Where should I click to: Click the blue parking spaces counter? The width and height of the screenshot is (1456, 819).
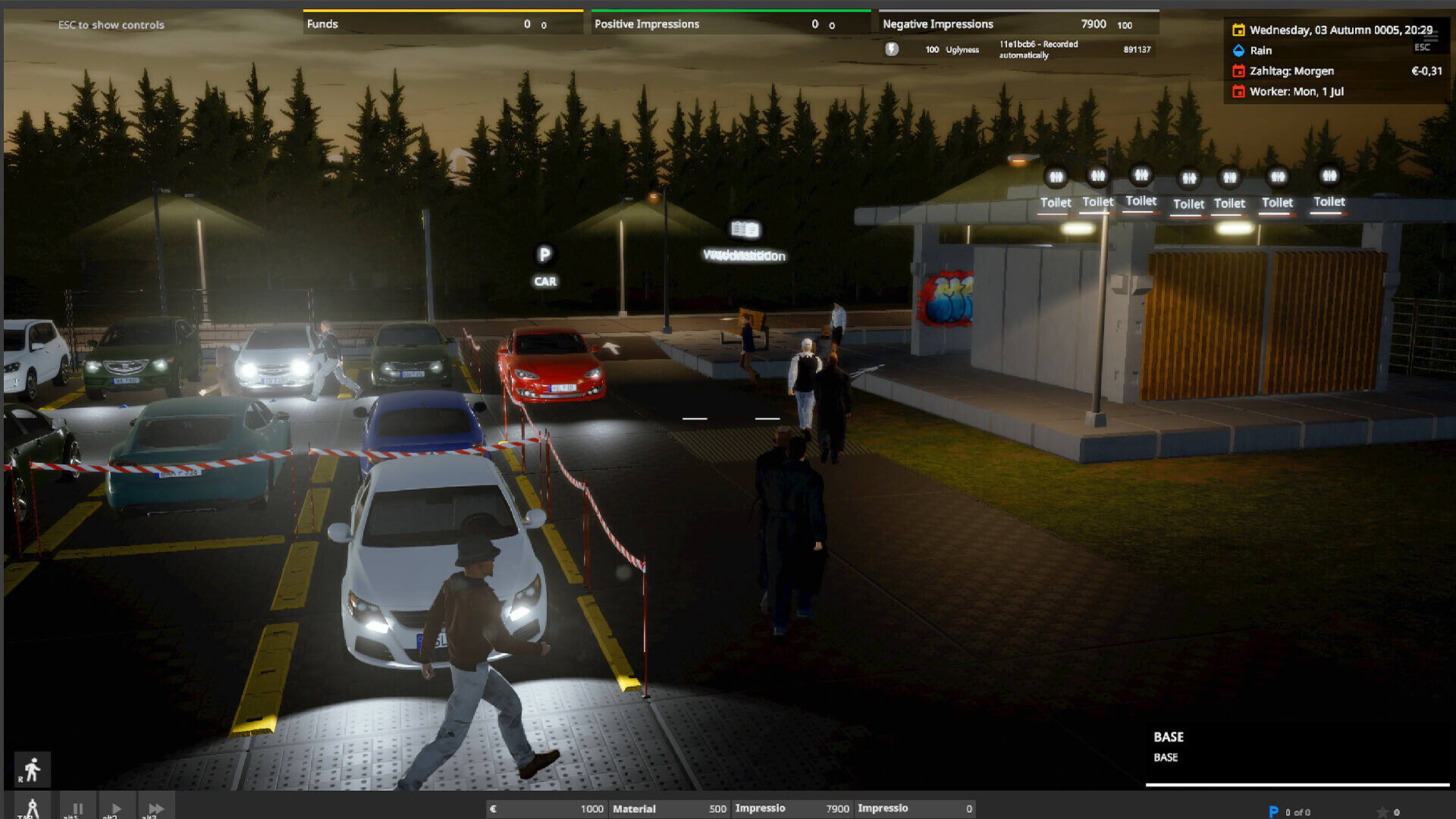(1289, 811)
